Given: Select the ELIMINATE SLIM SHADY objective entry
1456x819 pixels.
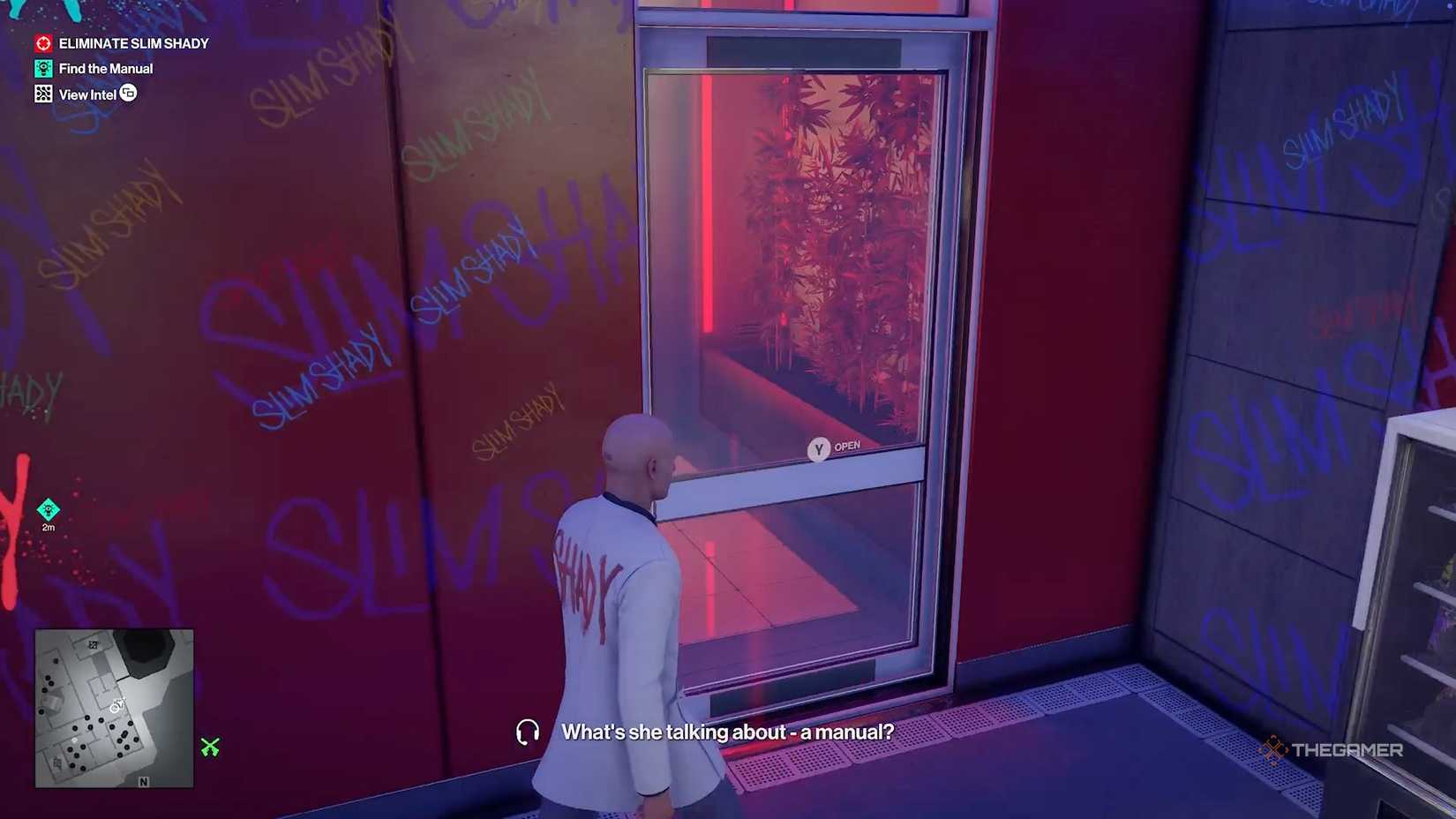Looking at the screenshot, I should point(132,42).
